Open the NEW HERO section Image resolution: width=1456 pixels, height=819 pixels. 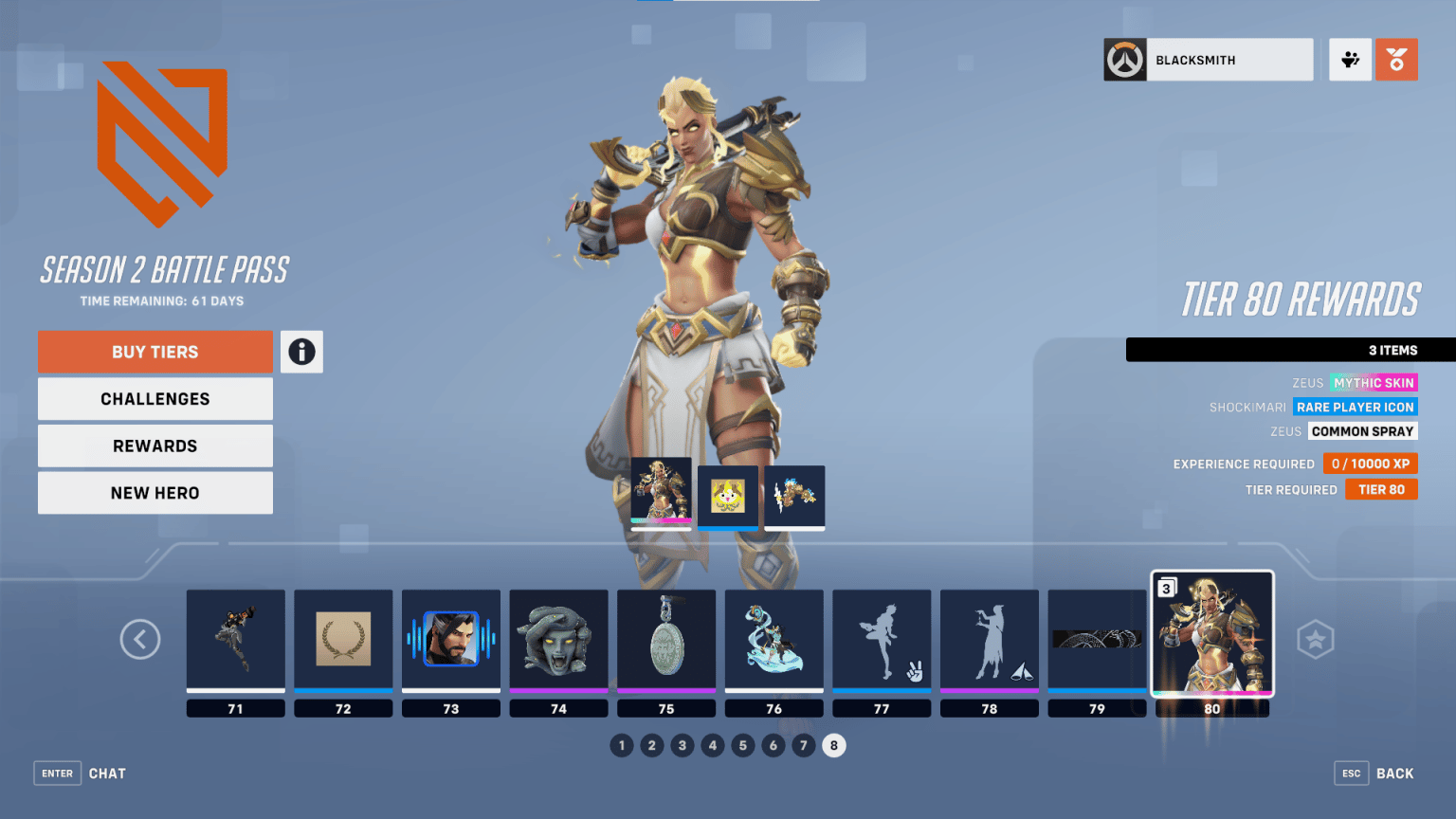tap(155, 492)
